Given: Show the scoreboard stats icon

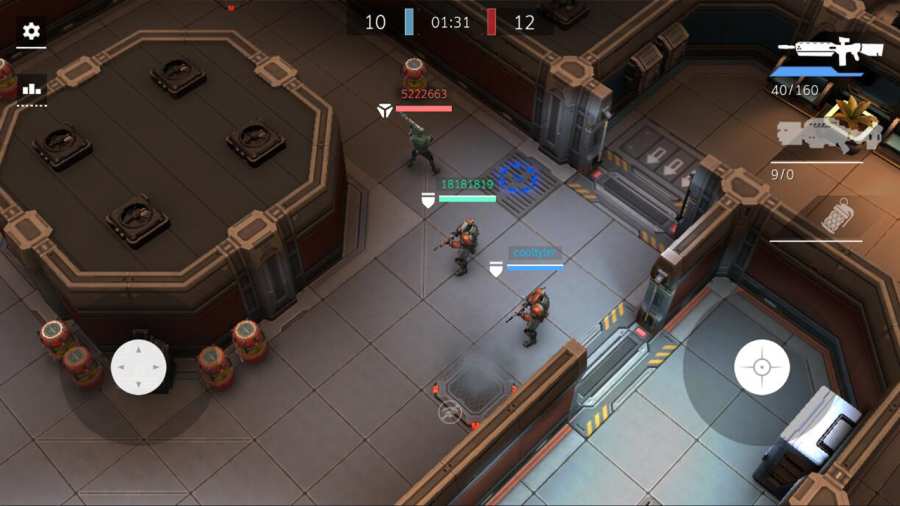Looking at the screenshot, I should [31, 88].
